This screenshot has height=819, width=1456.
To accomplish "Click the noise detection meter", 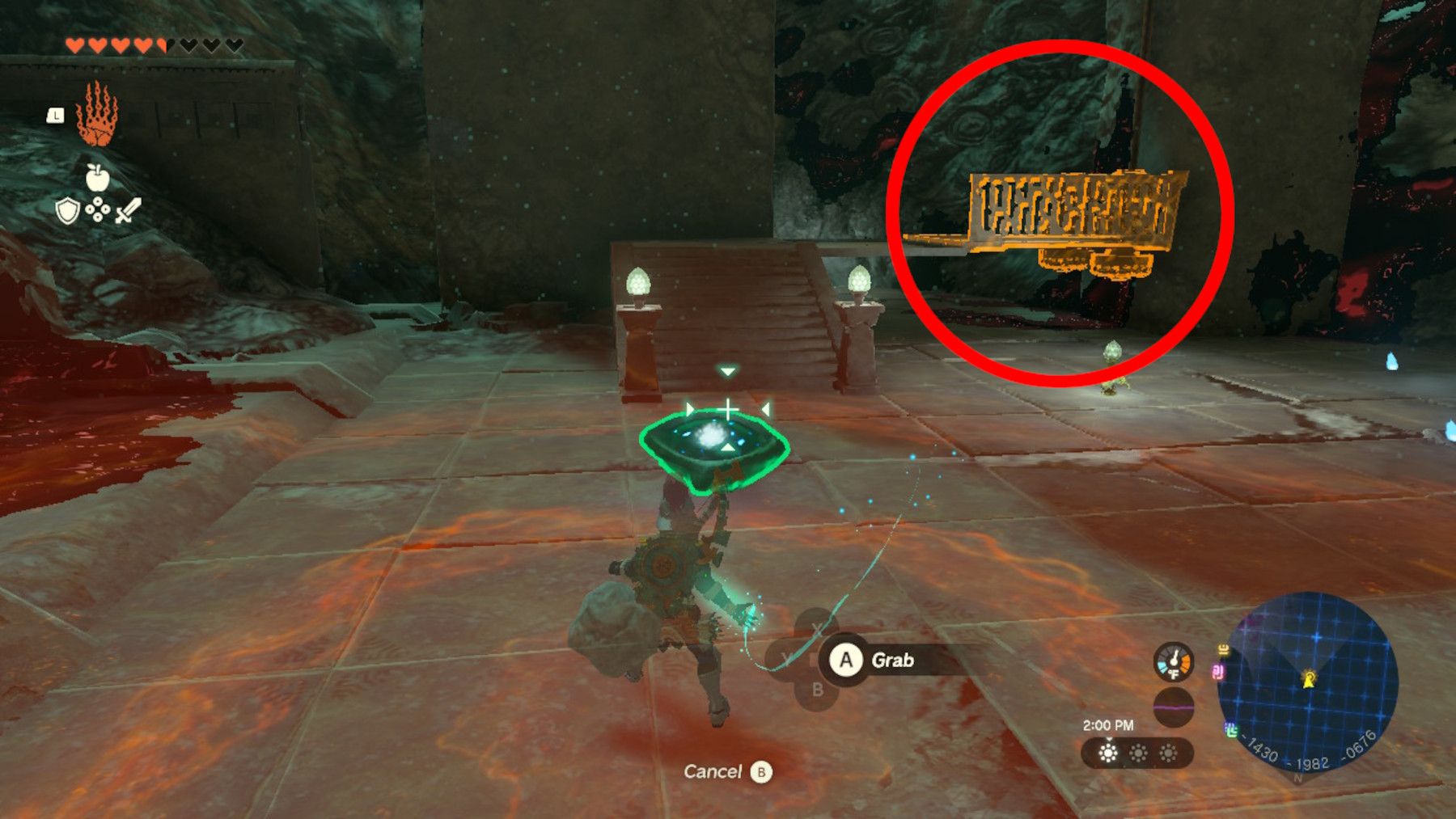I will coord(1173,708).
